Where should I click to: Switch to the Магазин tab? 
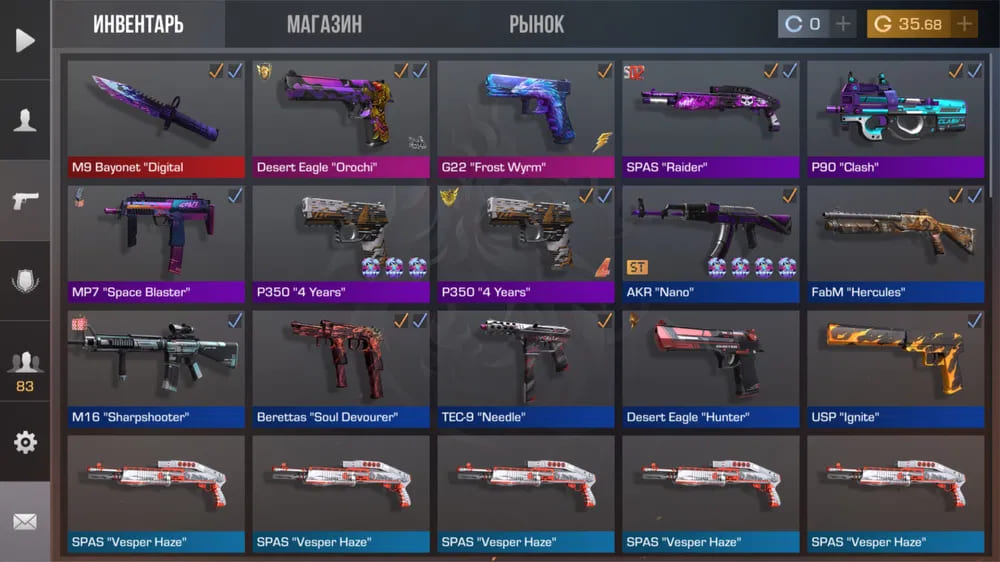point(324,24)
